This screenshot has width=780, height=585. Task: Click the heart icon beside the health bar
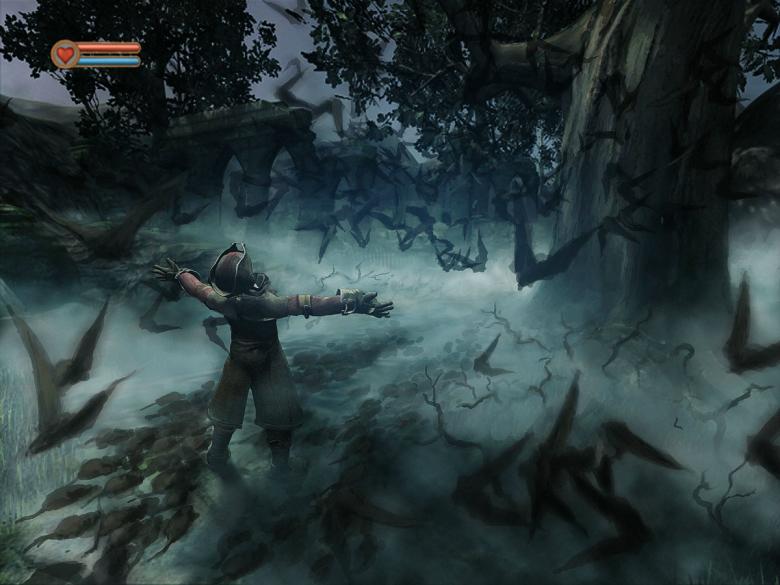point(65,54)
